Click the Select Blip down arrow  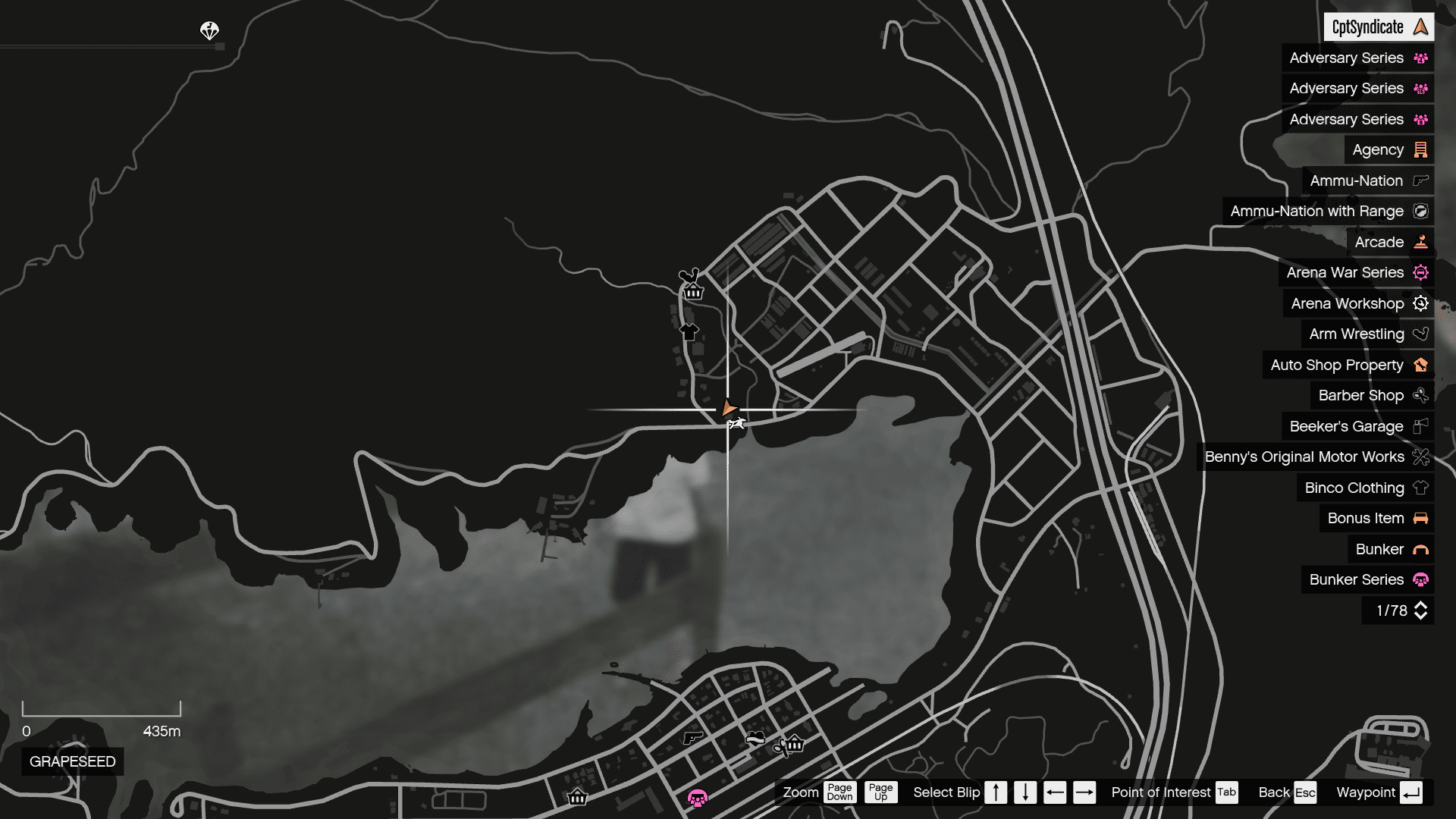pyautogui.click(x=1025, y=792)
